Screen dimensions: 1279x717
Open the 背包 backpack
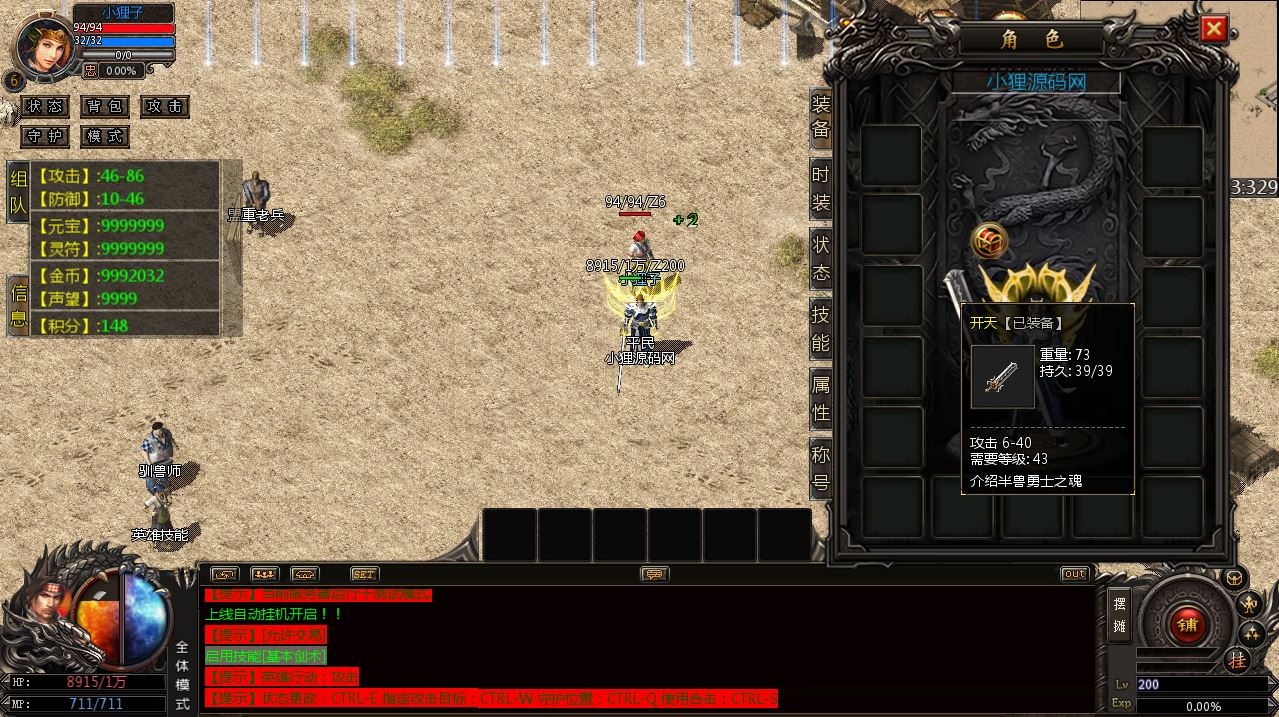[x=105, y=106]
